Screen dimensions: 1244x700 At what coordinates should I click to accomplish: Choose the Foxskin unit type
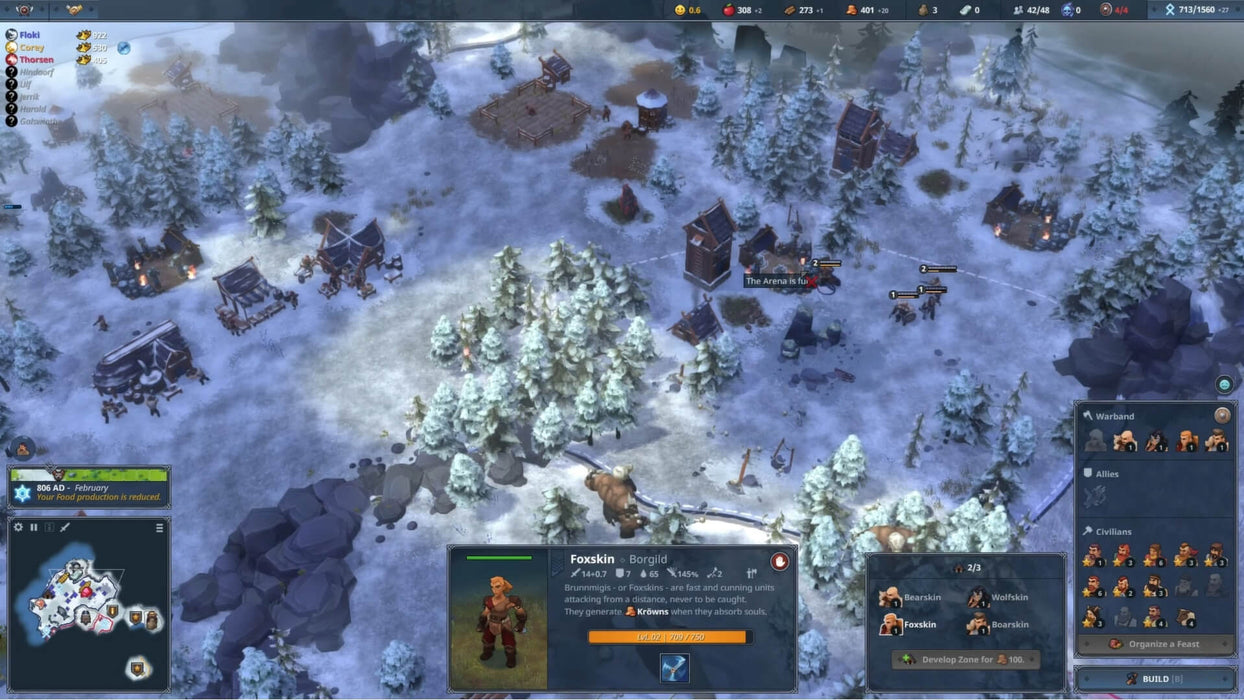tap(910, 625)
